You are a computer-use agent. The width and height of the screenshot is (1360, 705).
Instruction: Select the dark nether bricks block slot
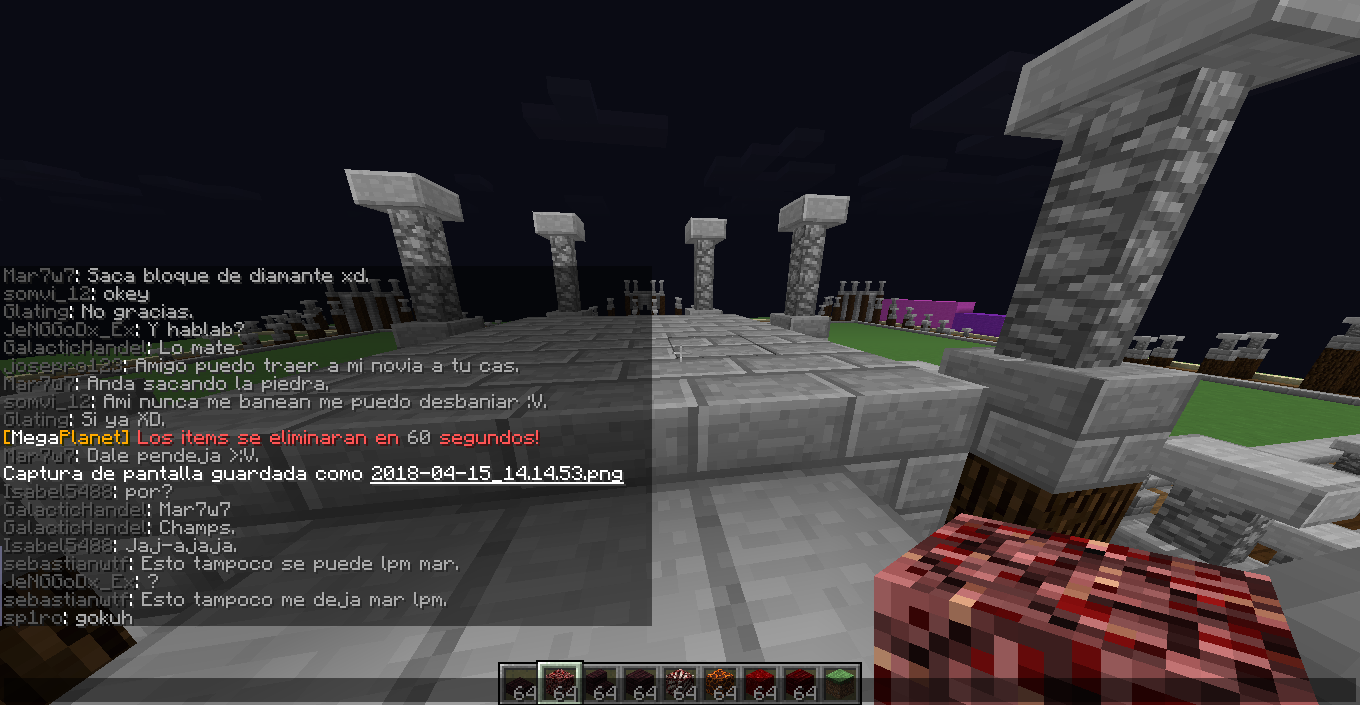click(x=639, y=684)
